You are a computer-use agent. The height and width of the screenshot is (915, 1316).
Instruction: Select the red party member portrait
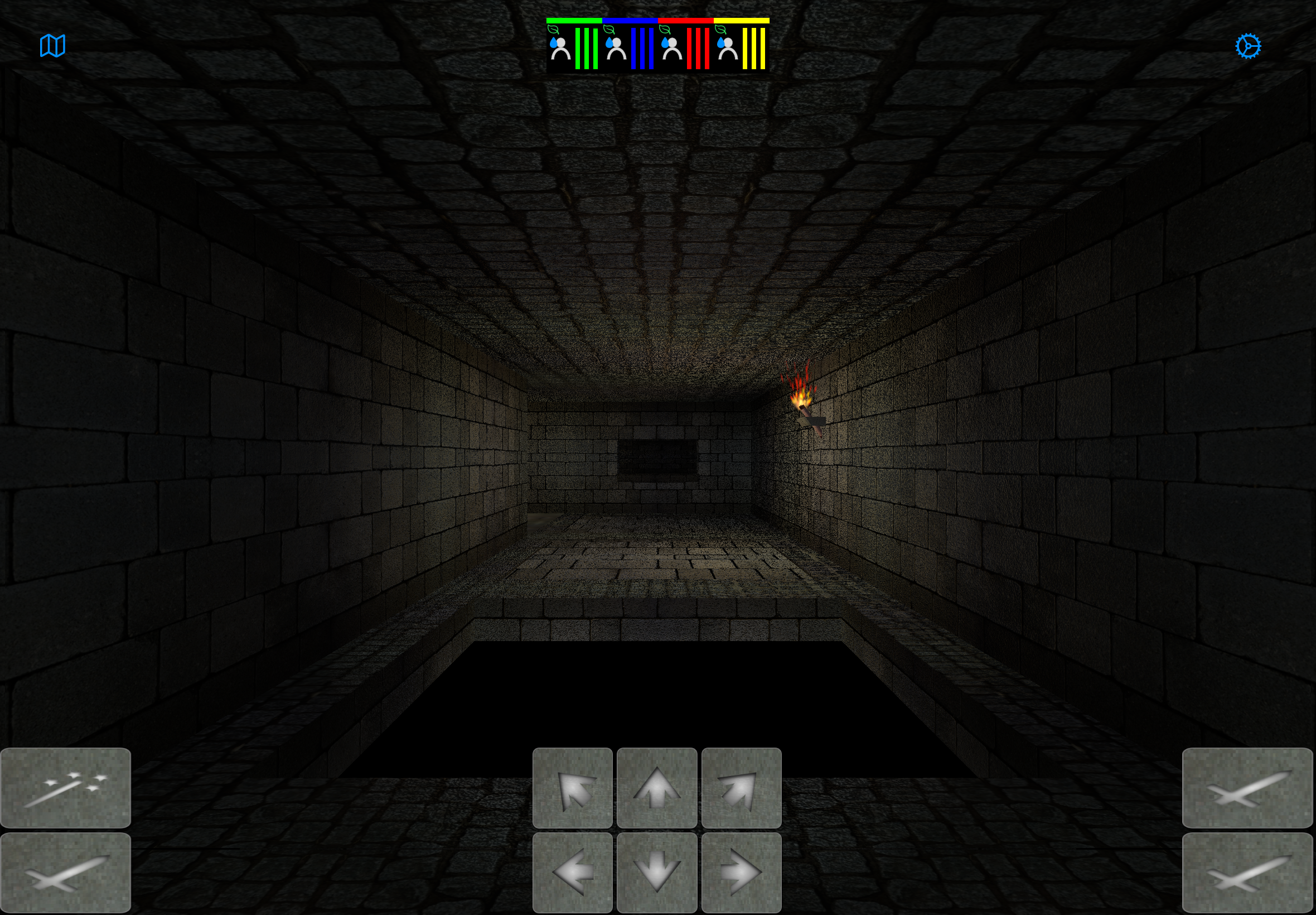point(671,50)
